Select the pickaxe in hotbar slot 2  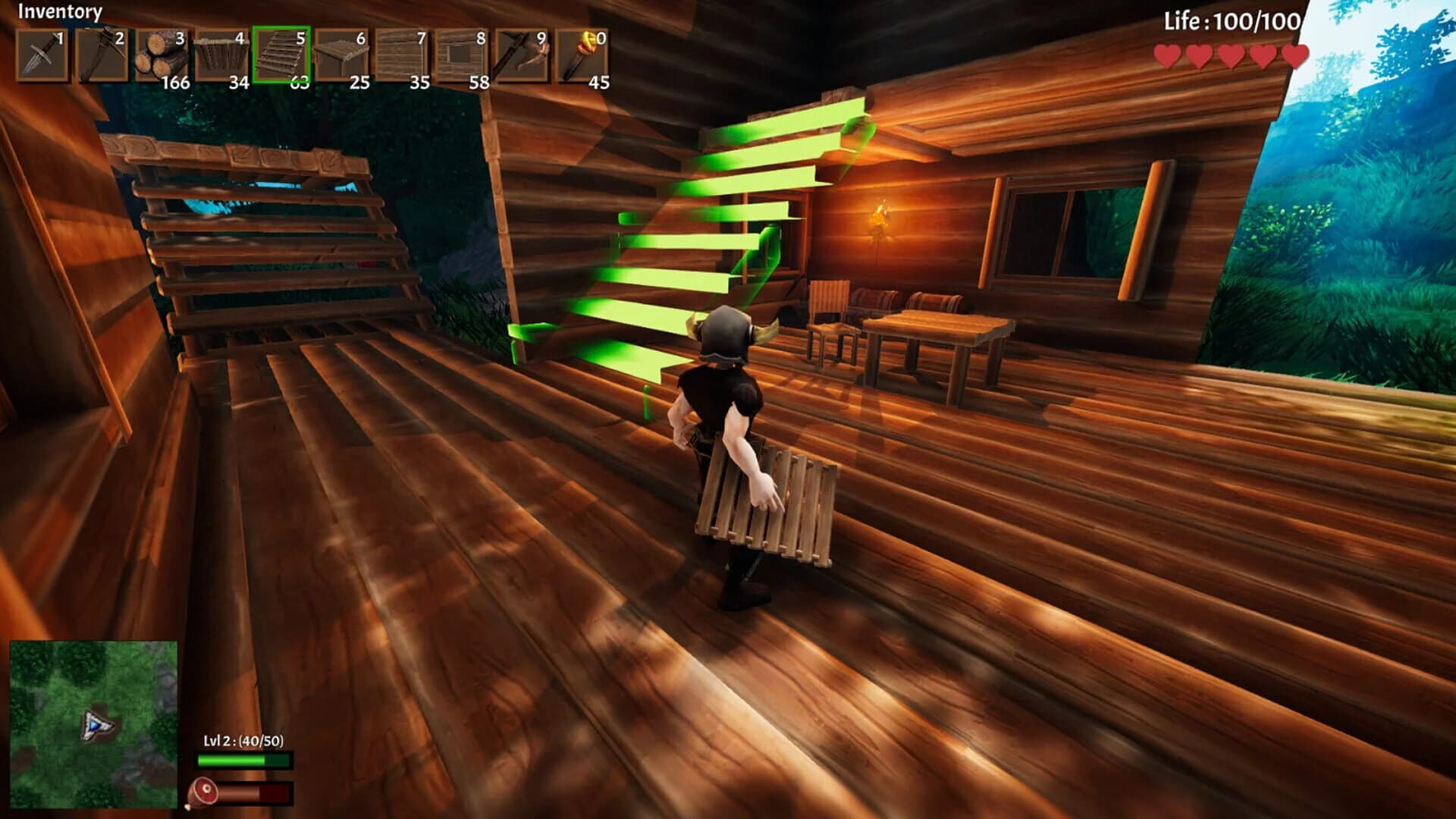coord(102,53)
